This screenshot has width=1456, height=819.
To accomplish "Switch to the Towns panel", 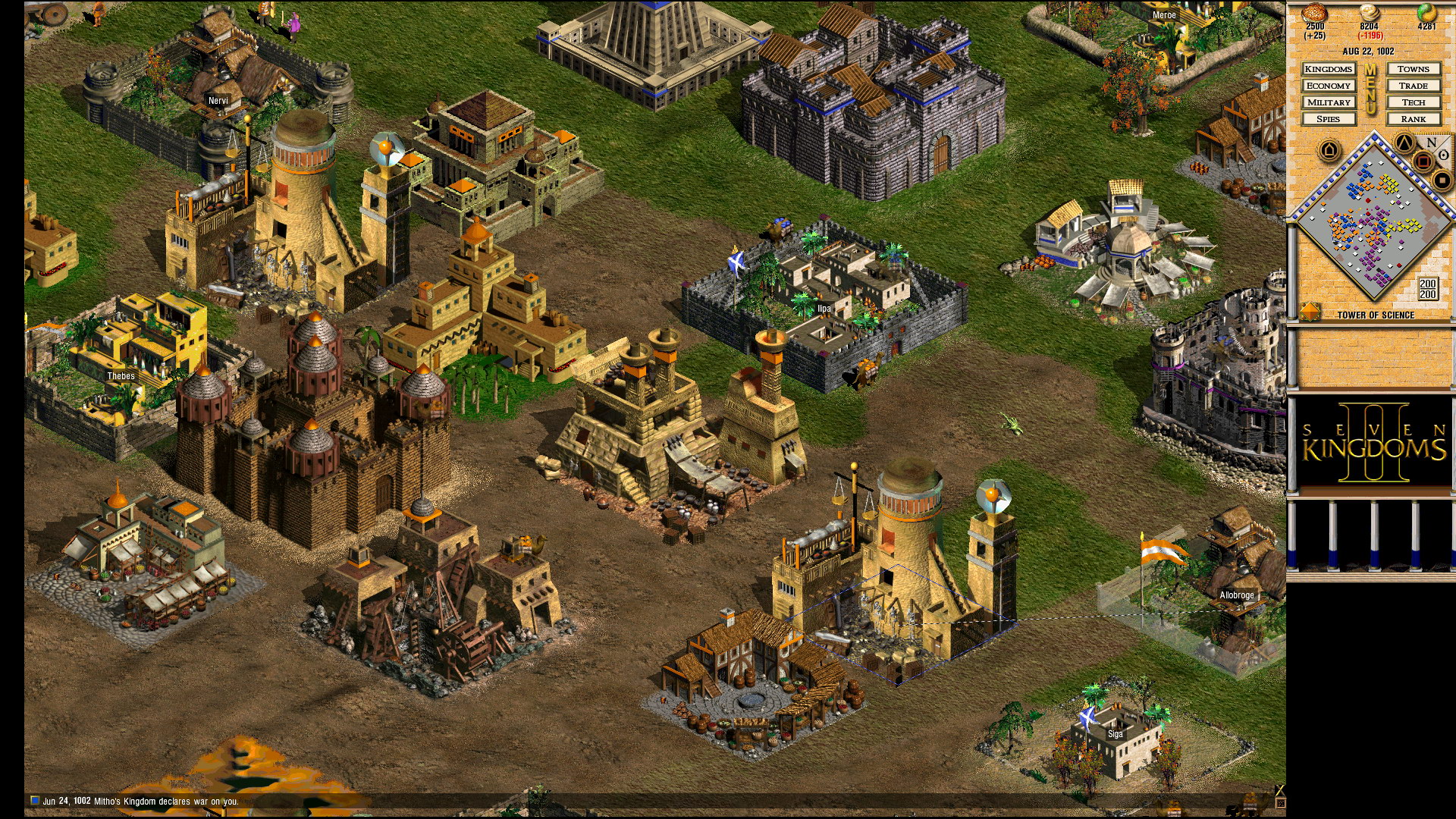I will point(1414,69).
